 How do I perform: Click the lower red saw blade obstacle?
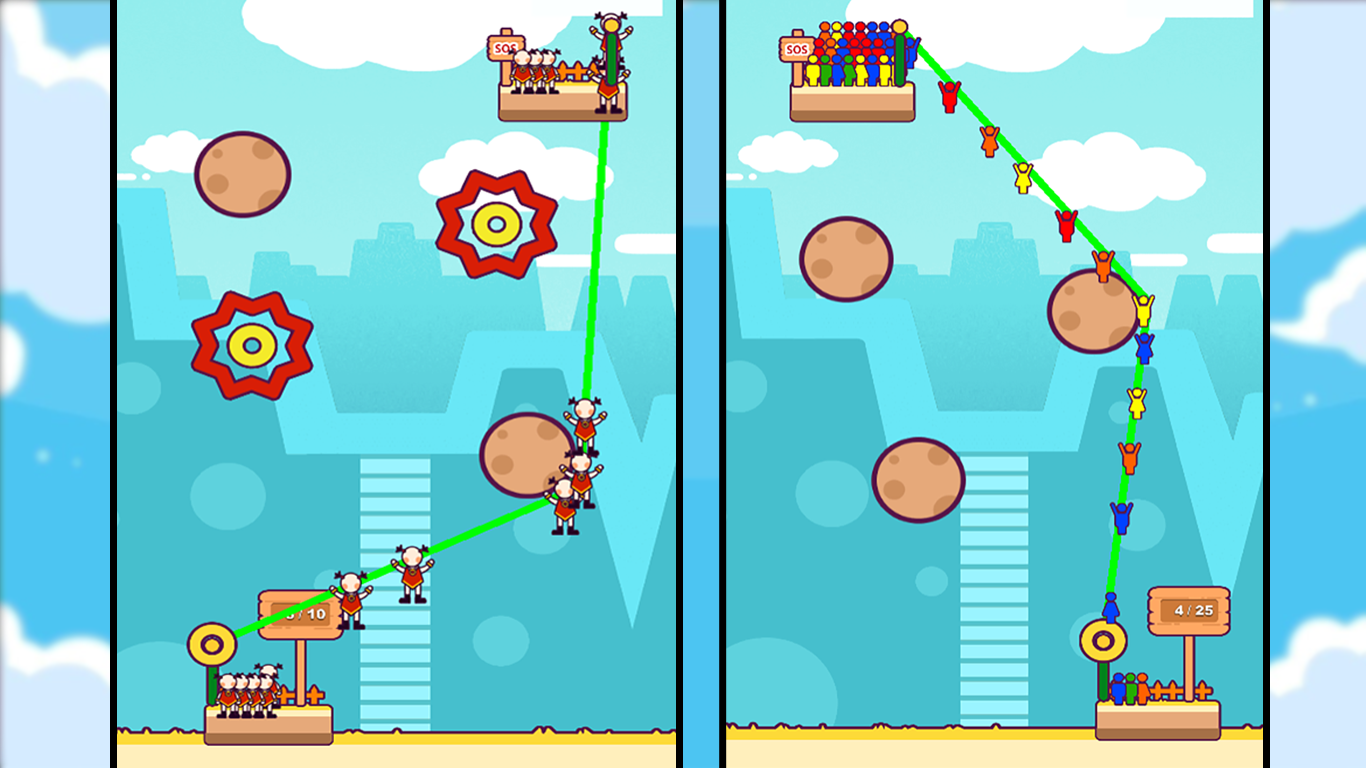click(252, 345)
